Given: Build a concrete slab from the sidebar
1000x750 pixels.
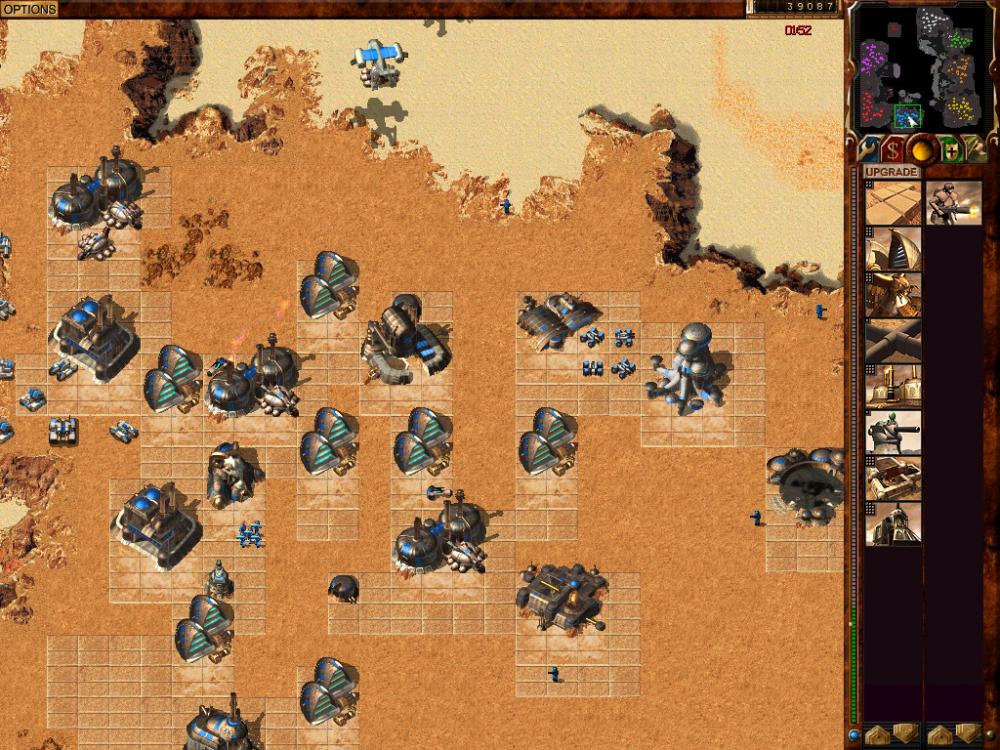Looking at the screenshot, I should (893, 204).
